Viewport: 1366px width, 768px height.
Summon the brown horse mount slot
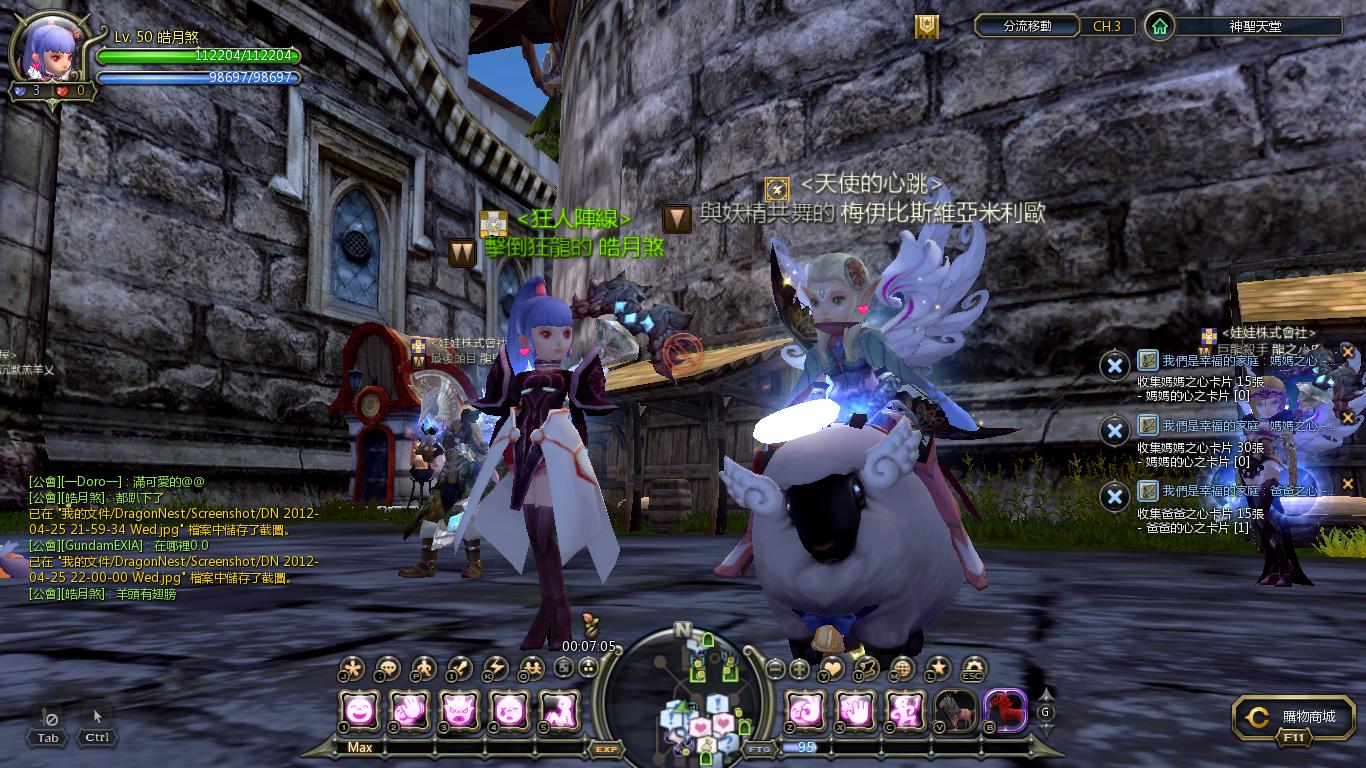pyautogui.click(x=955, y=711)
